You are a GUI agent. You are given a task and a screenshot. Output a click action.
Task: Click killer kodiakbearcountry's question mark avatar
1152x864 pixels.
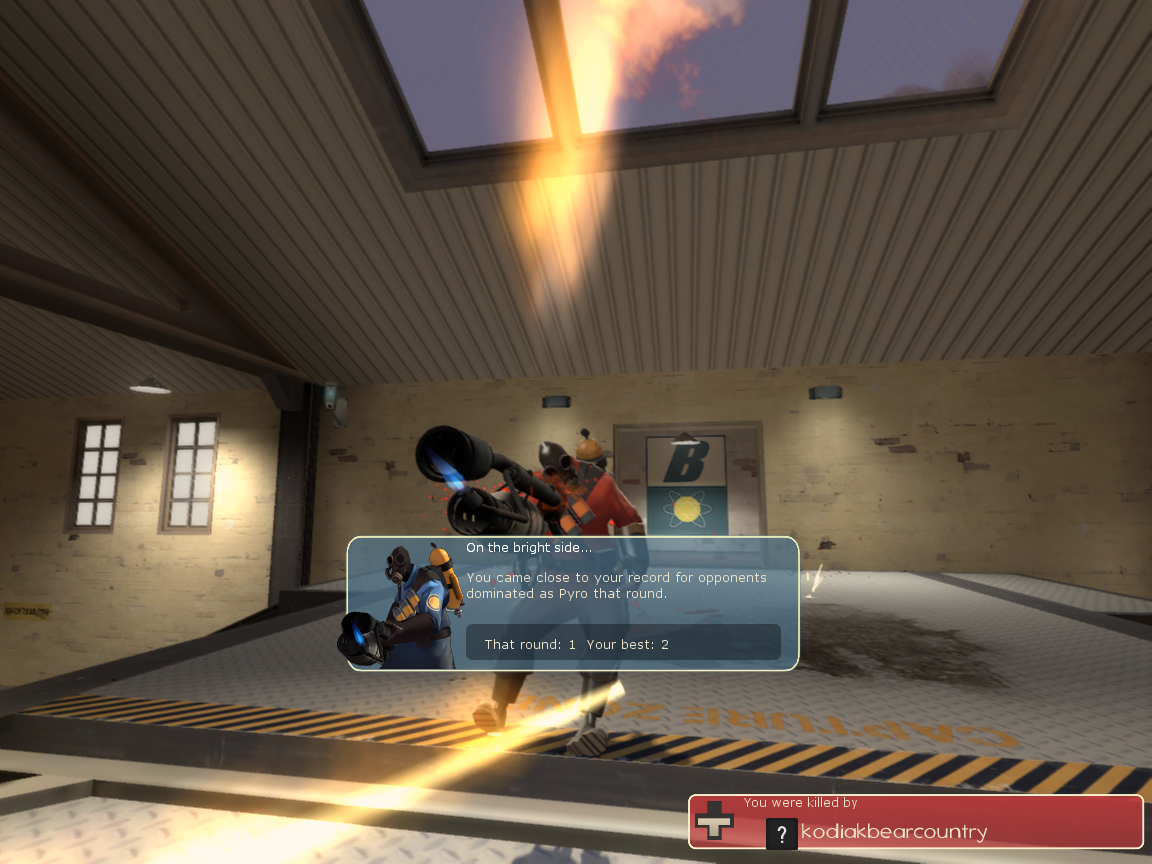click(x=782, y=833)
